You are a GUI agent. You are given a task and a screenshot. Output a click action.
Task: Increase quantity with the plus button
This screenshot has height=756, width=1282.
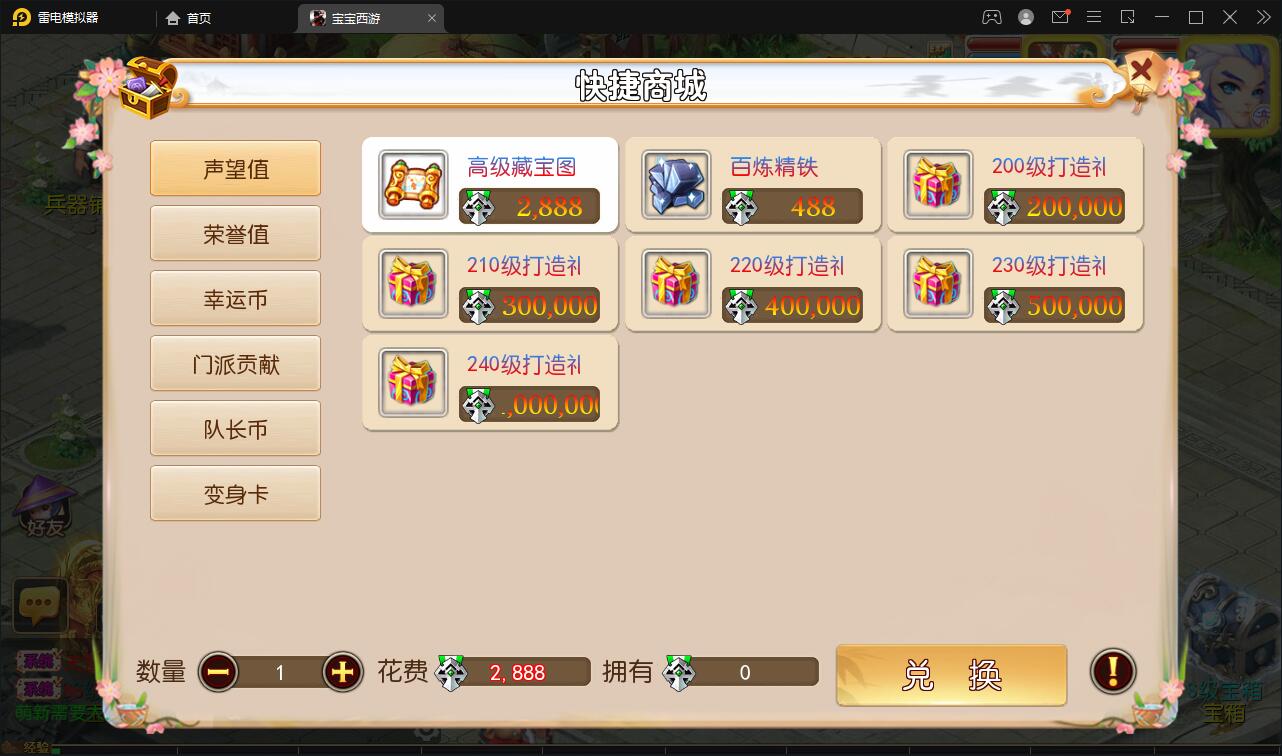coord(341,673)
